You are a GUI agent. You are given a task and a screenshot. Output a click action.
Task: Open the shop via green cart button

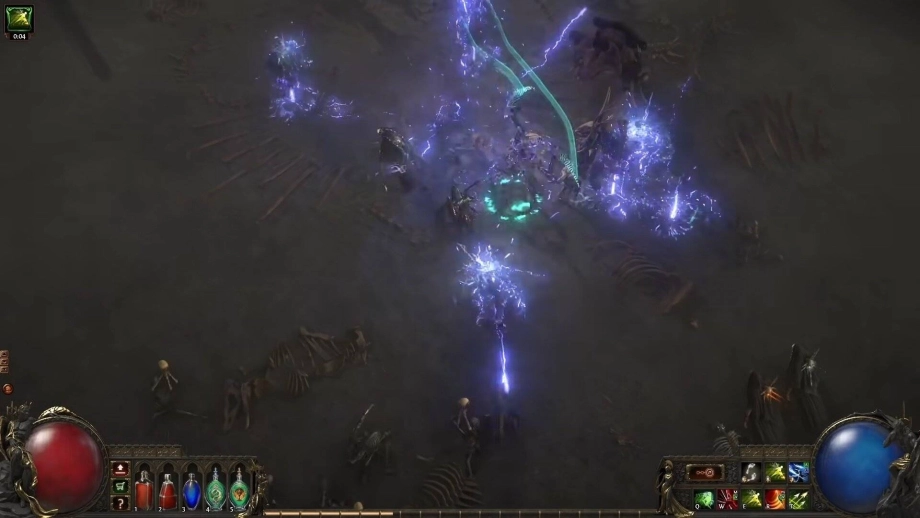point(120,485)
